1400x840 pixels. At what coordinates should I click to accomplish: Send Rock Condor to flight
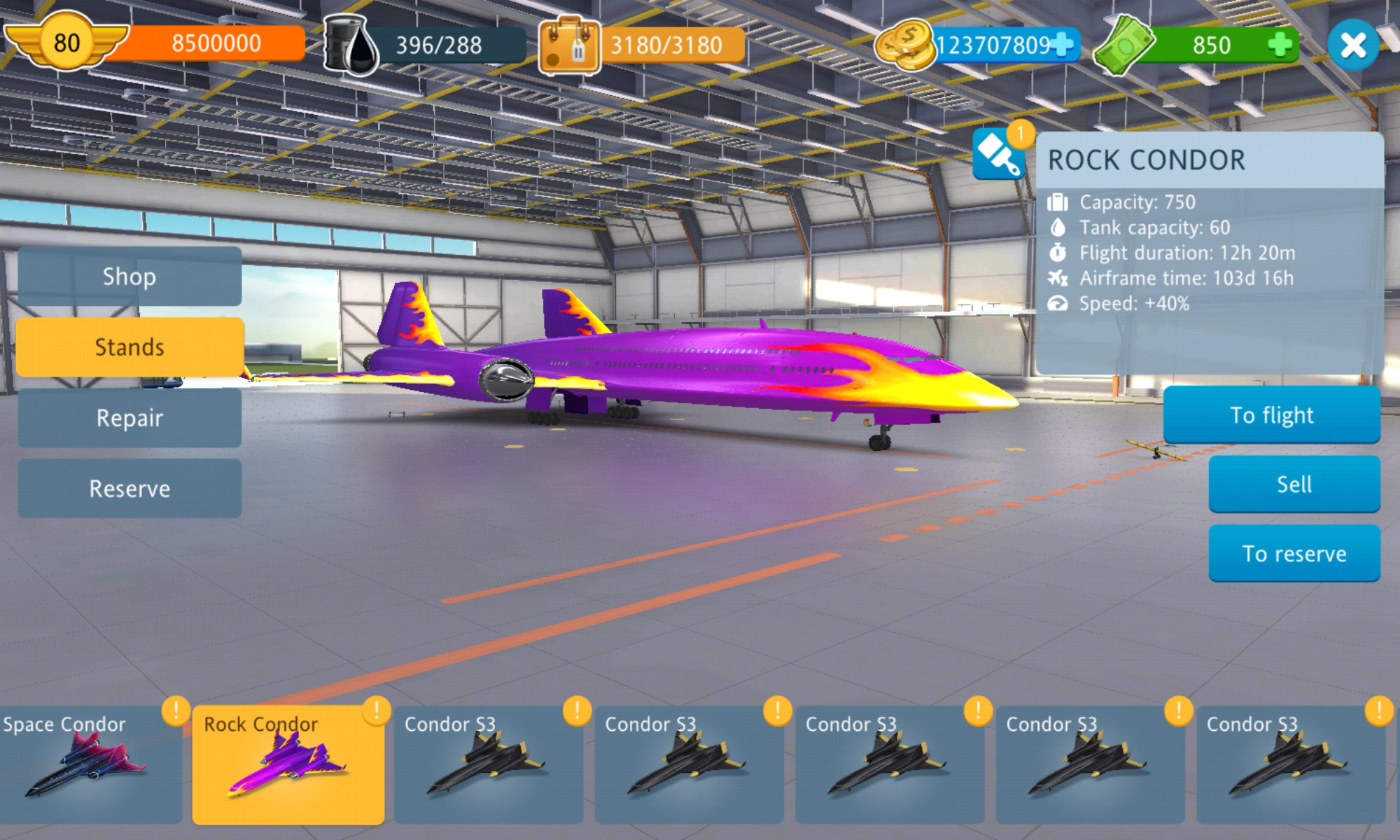(x=1271, y=415)
